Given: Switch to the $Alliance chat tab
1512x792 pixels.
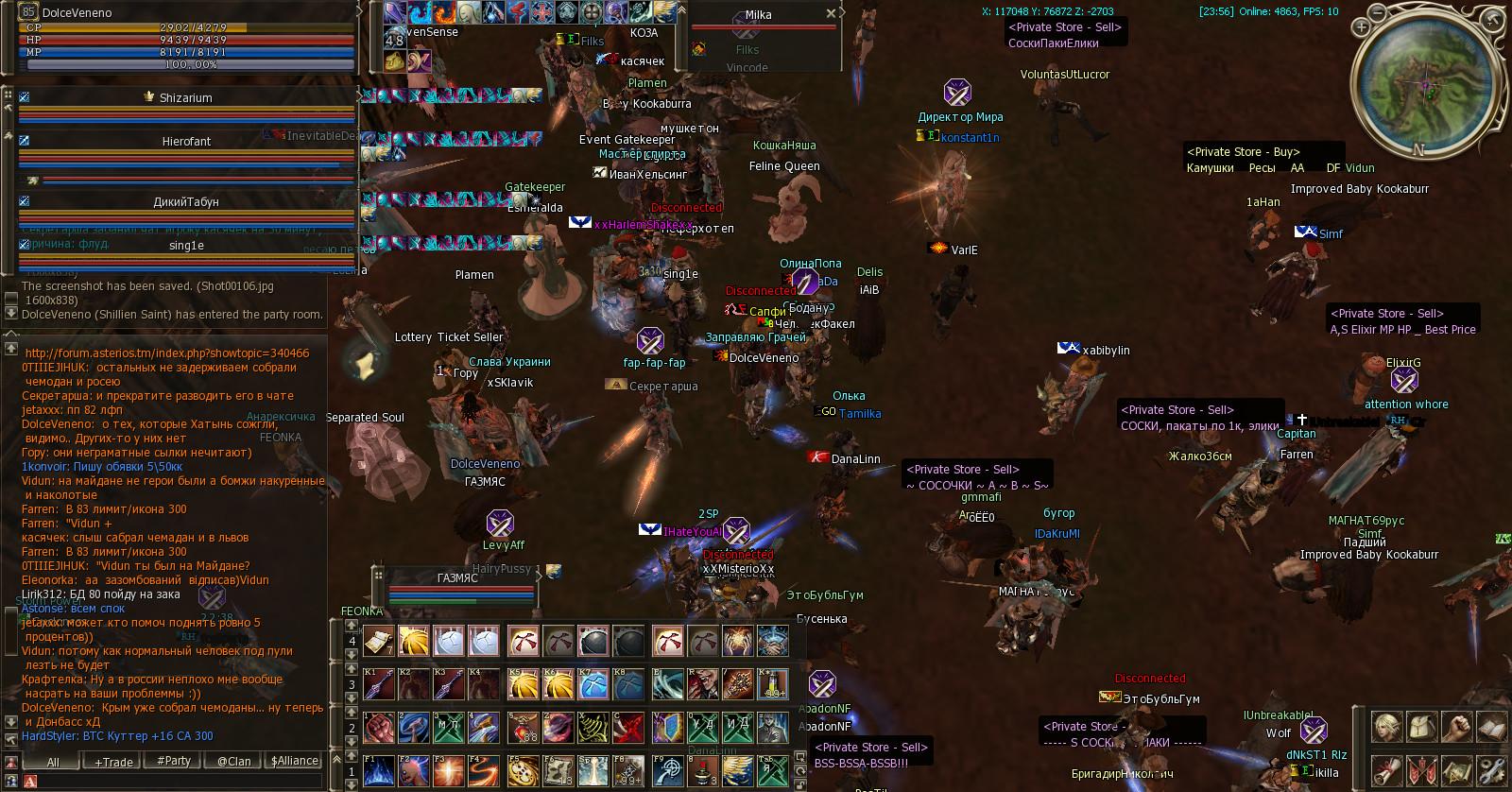Looking at the screenshot, I should (295, 761).
